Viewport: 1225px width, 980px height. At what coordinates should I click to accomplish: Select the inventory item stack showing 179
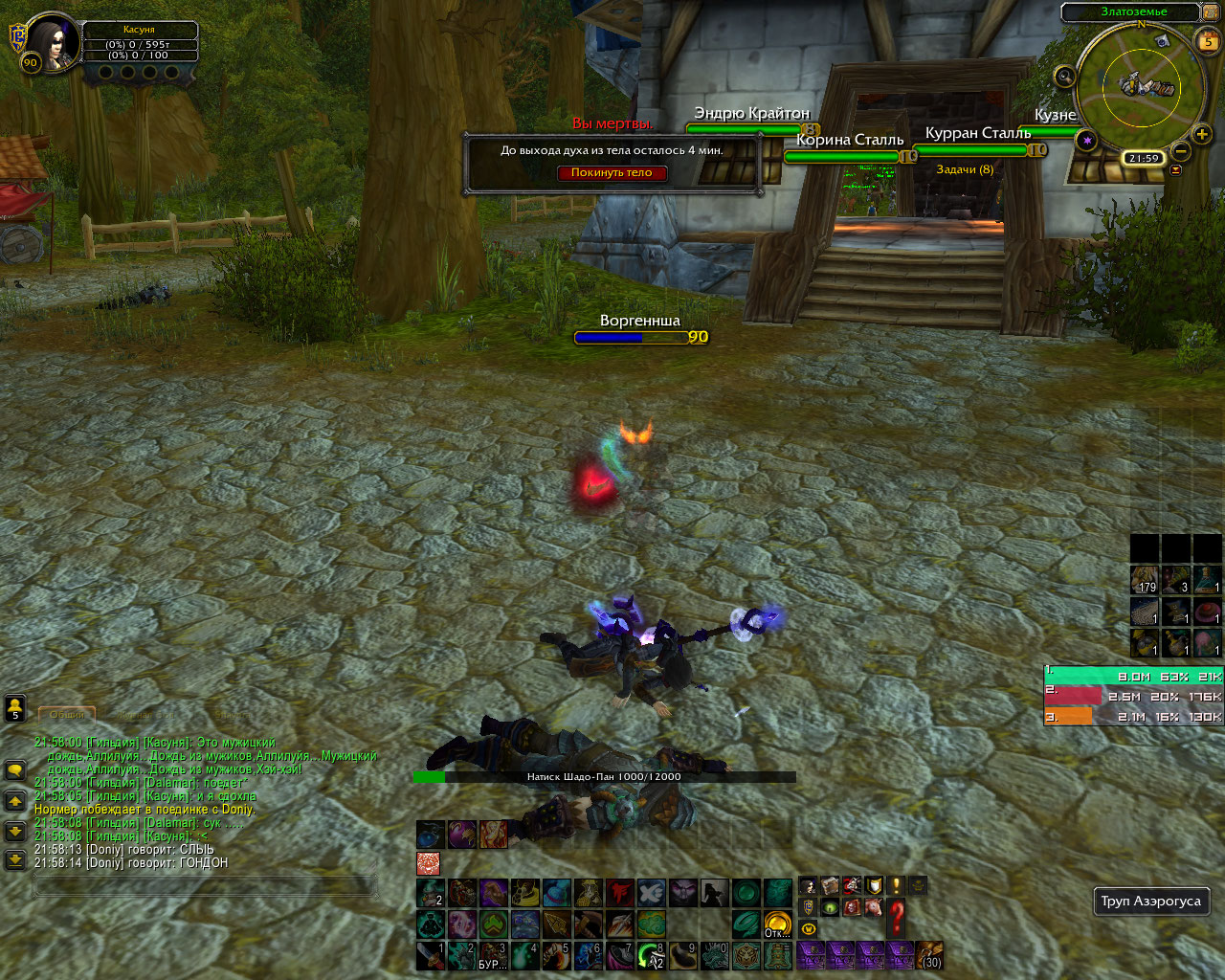[x=1145, y=580]
